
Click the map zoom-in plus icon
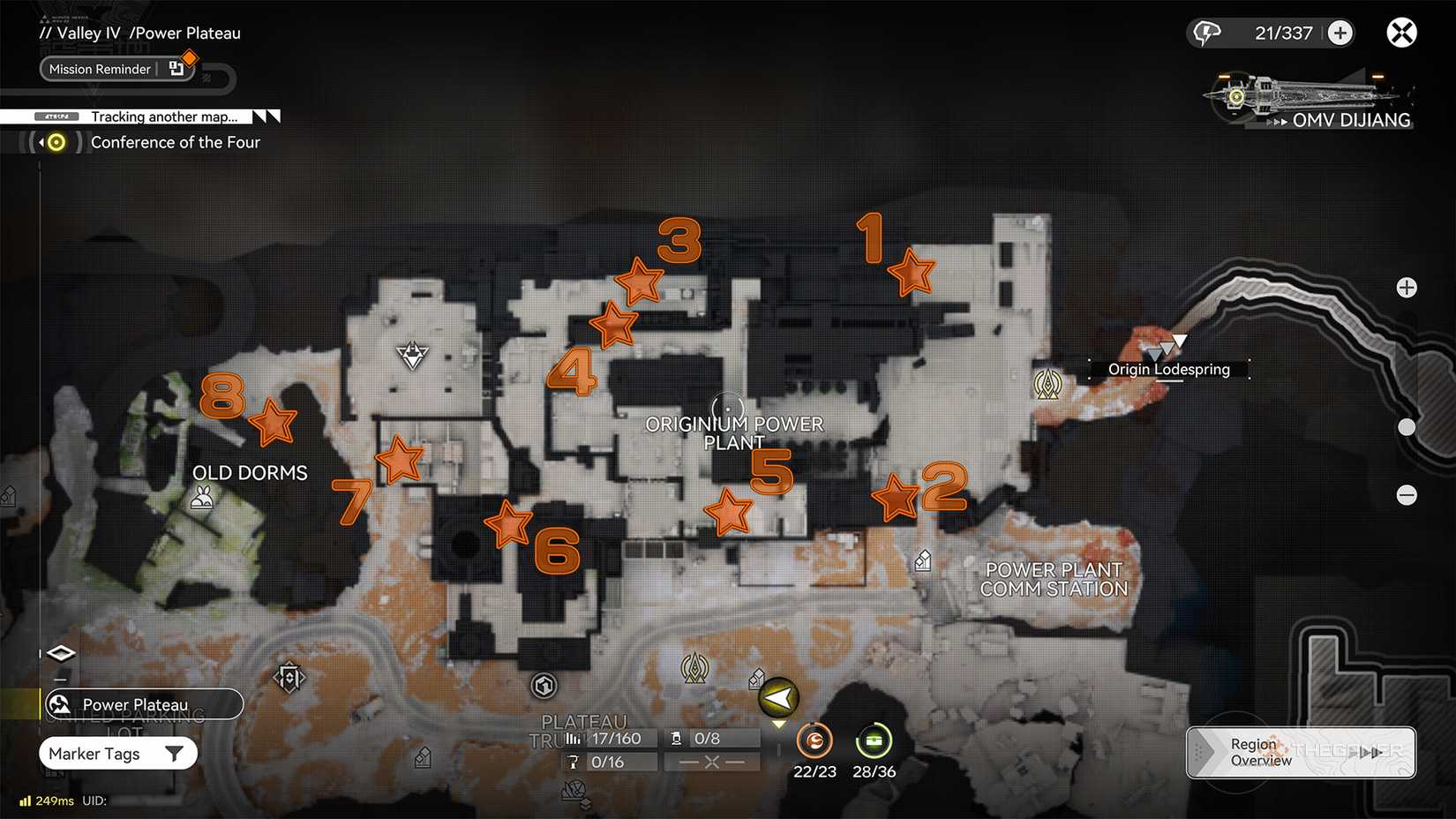[1407, 287]
